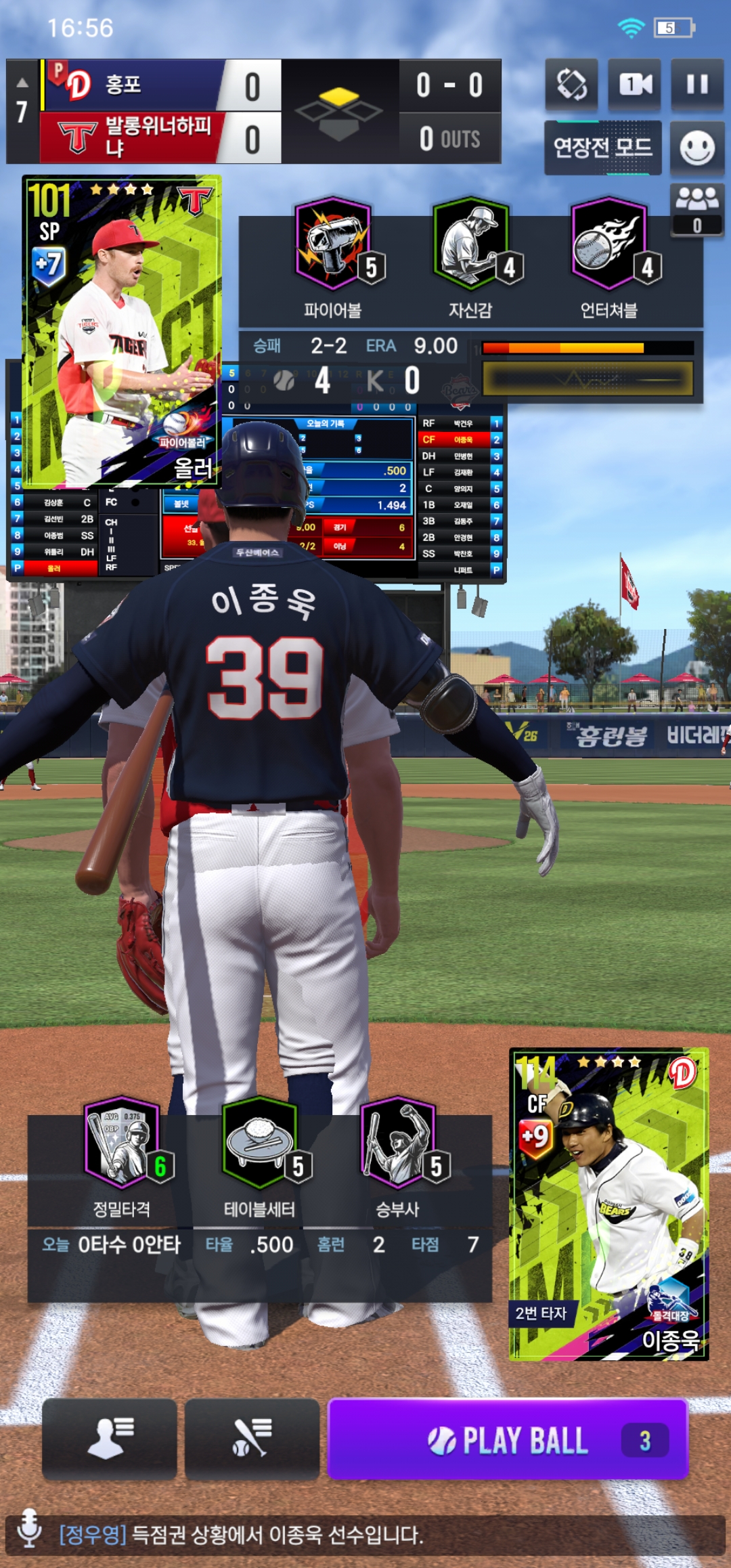Pause the game
This screenshot has height=1568, width=731.
[x=697, y=85]
